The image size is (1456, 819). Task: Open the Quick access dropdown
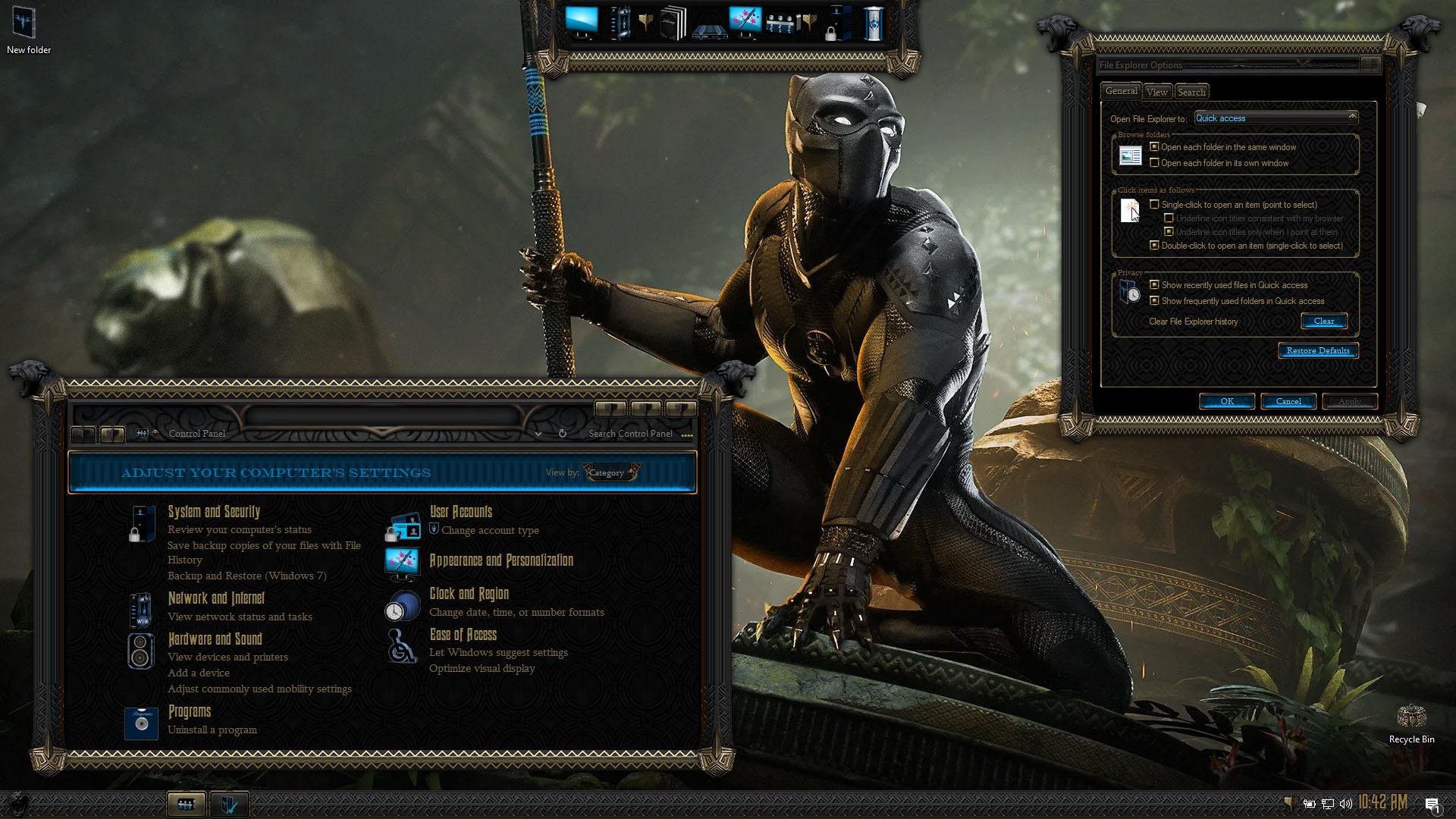click(1276, 118)
